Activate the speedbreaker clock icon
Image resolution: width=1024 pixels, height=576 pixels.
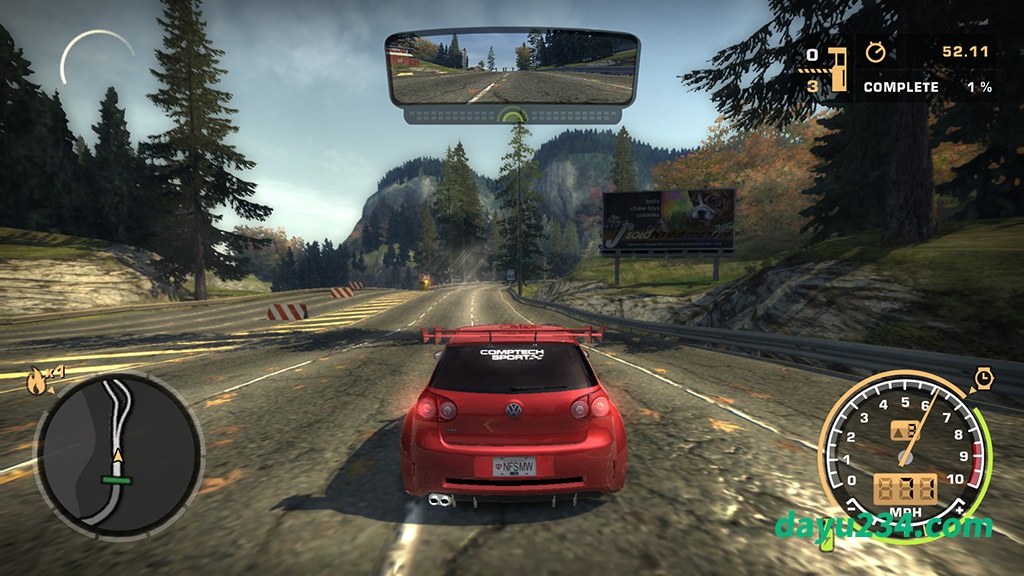coord(984,378)
